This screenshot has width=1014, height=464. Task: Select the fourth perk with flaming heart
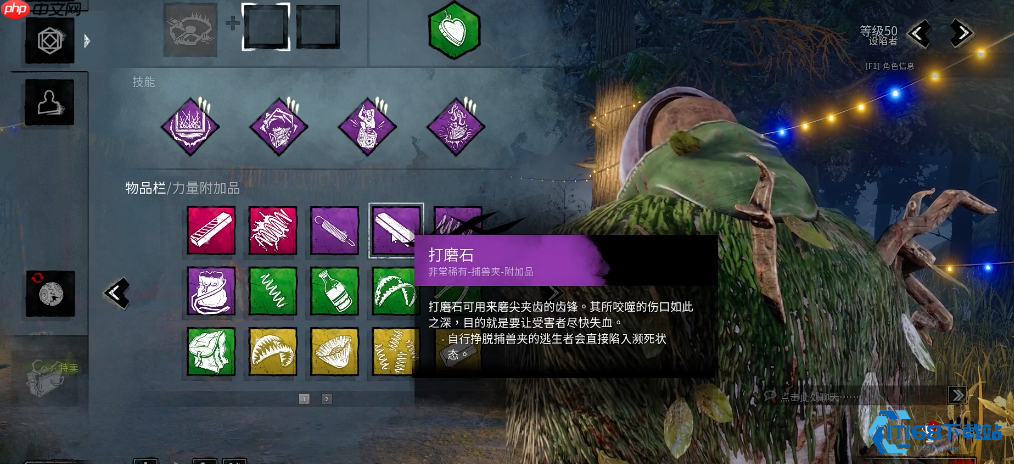tap(457, 127)
